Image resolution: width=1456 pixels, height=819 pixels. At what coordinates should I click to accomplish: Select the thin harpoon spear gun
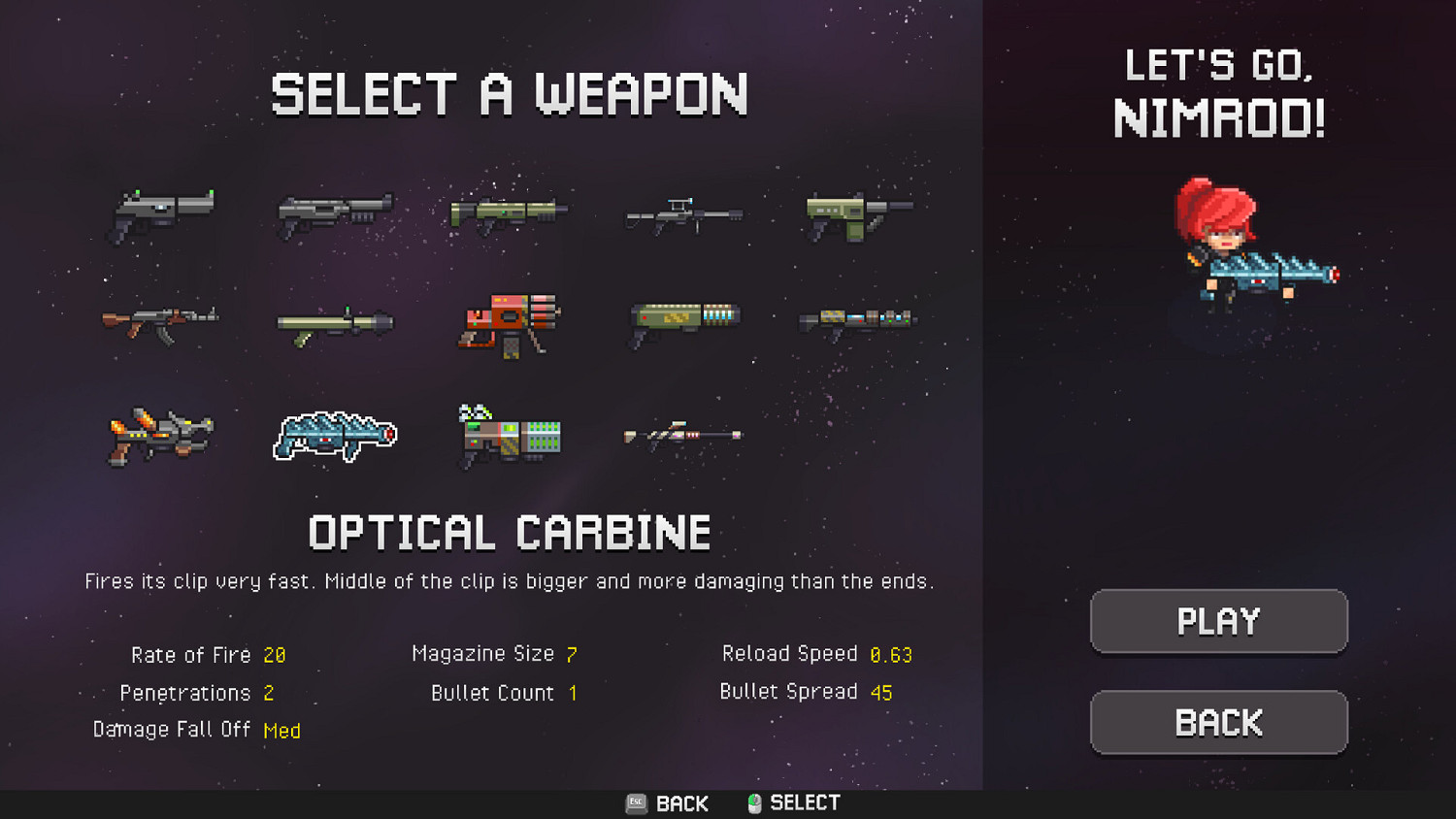[x=682, y=437]
